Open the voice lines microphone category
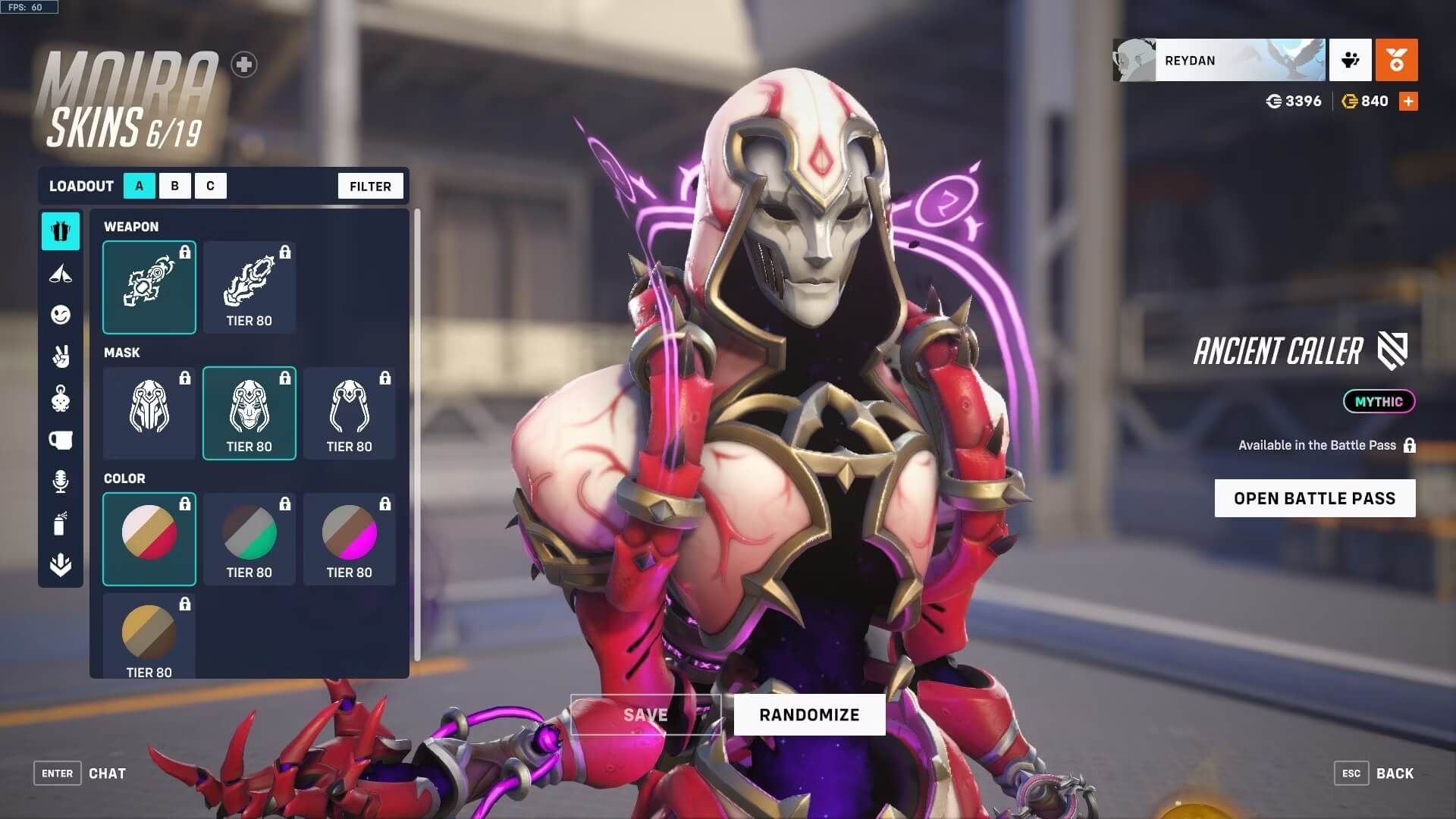1456x819 pixels. [61, 482]
